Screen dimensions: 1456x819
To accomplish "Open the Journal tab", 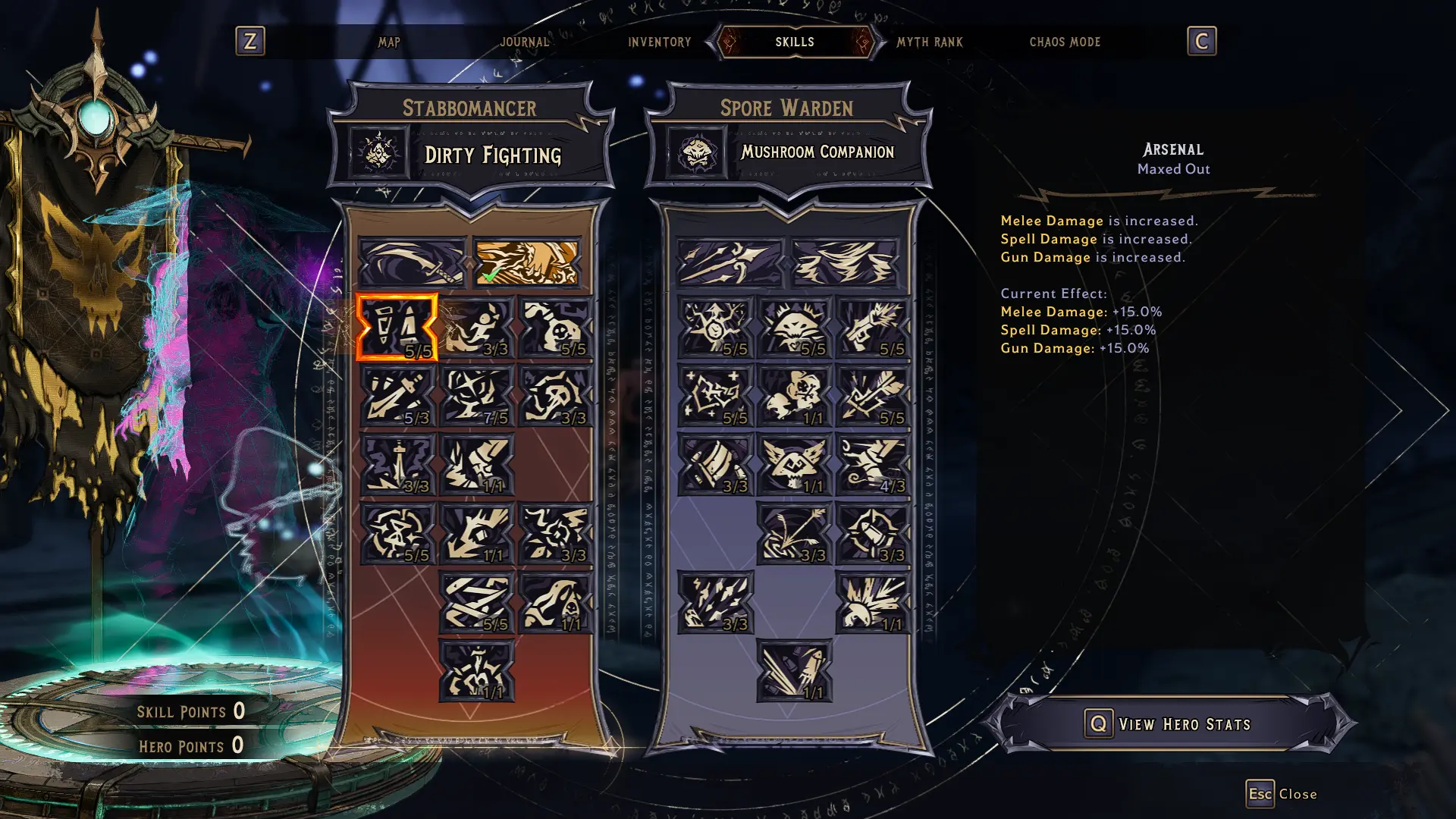I will [524, 42].
